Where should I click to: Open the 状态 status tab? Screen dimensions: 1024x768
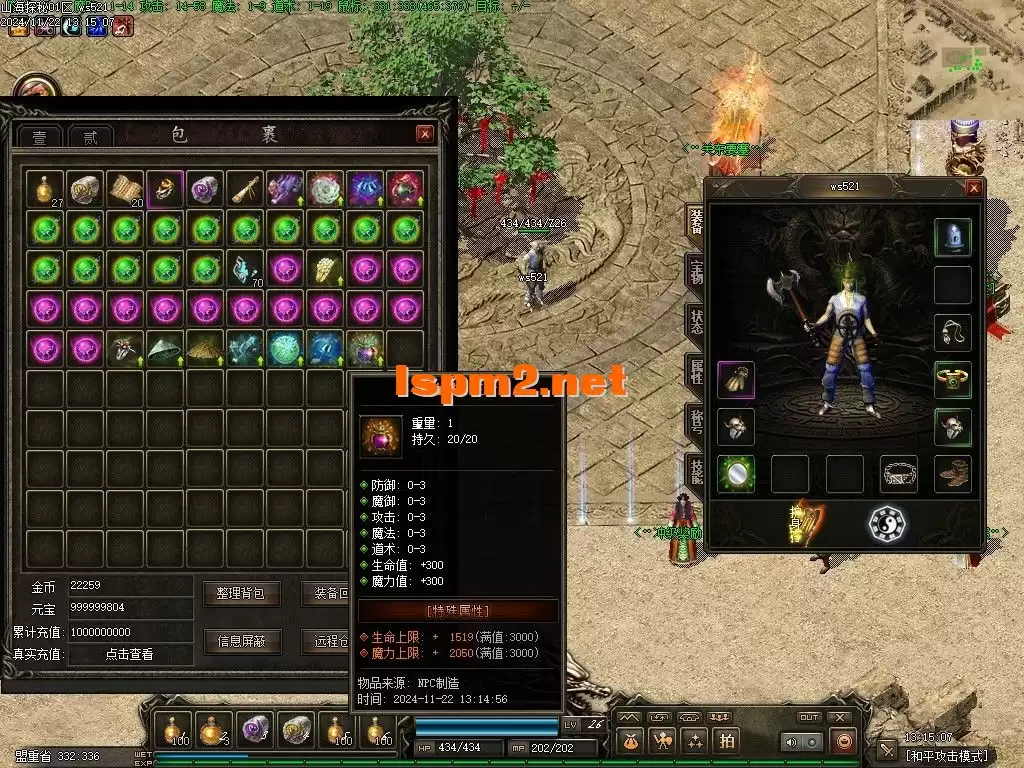696,321
